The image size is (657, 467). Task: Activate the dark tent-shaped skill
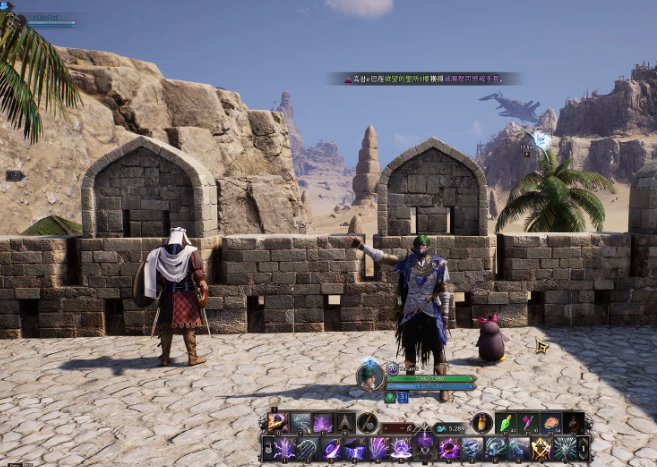pyautogui.click(x=344, y=423)
